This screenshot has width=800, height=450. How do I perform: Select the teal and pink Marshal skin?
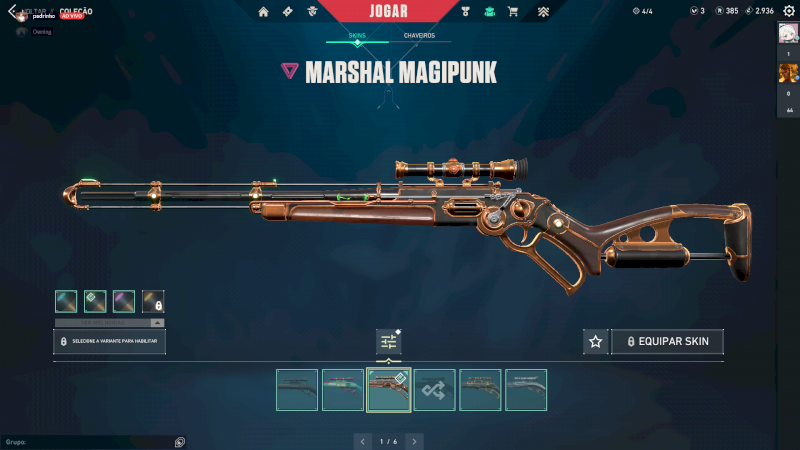pos(343,390)
